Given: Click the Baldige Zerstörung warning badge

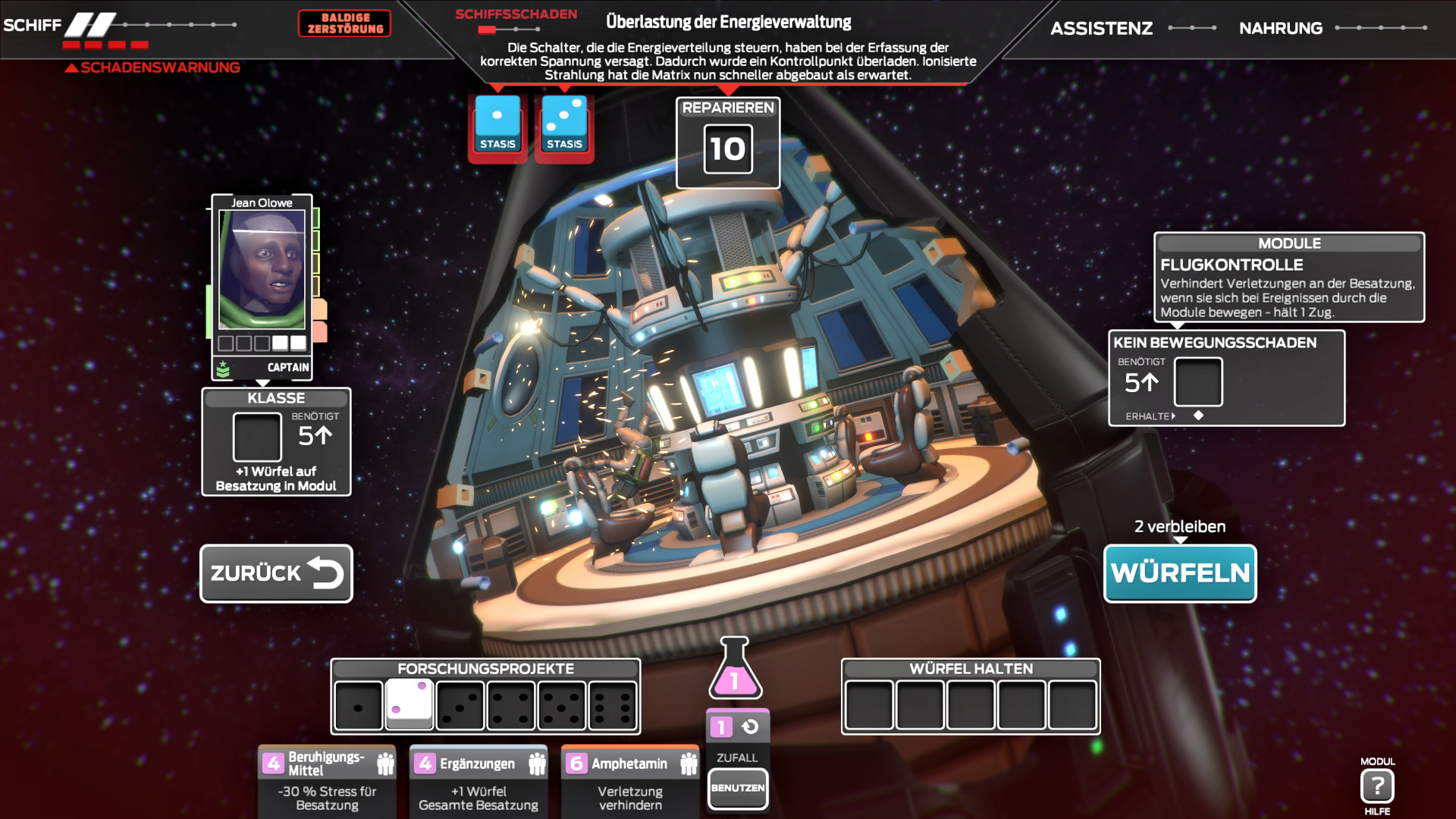Looking at the screenshot, I should [x=345, y=24].
